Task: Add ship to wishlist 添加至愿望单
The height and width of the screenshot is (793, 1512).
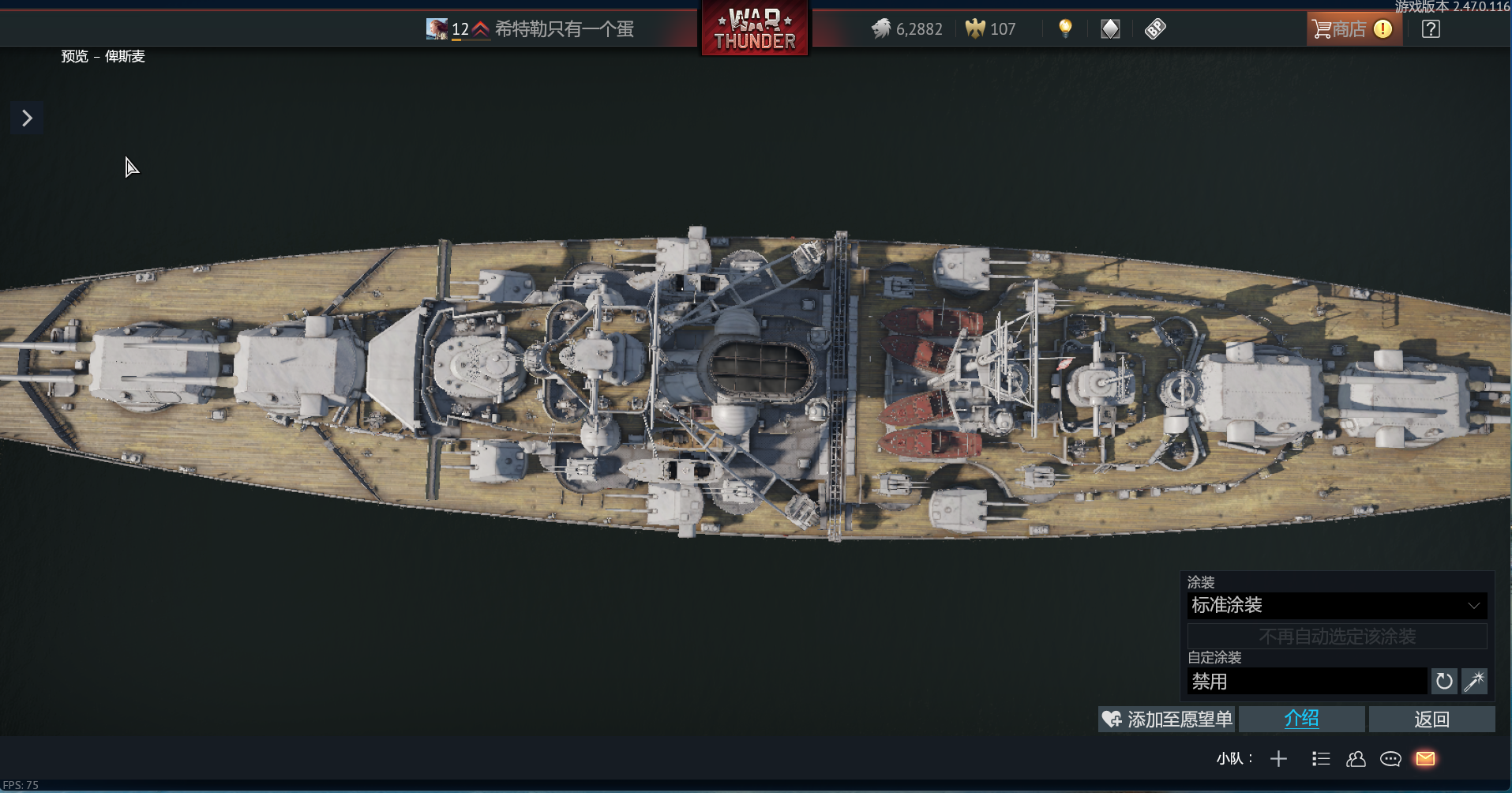Action: coord(1167,720)
